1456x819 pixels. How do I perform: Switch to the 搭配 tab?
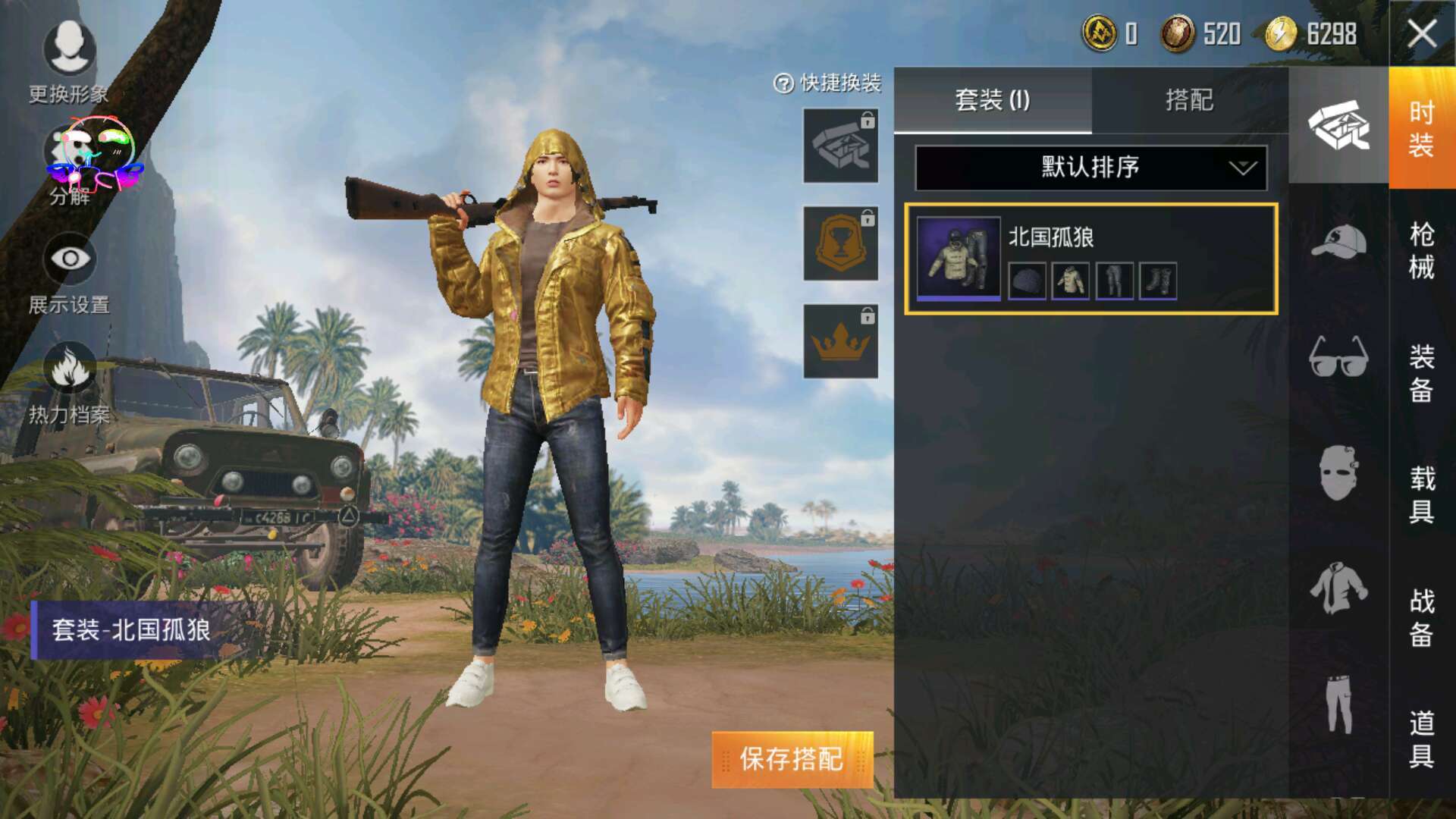(x=1191, y=100)
